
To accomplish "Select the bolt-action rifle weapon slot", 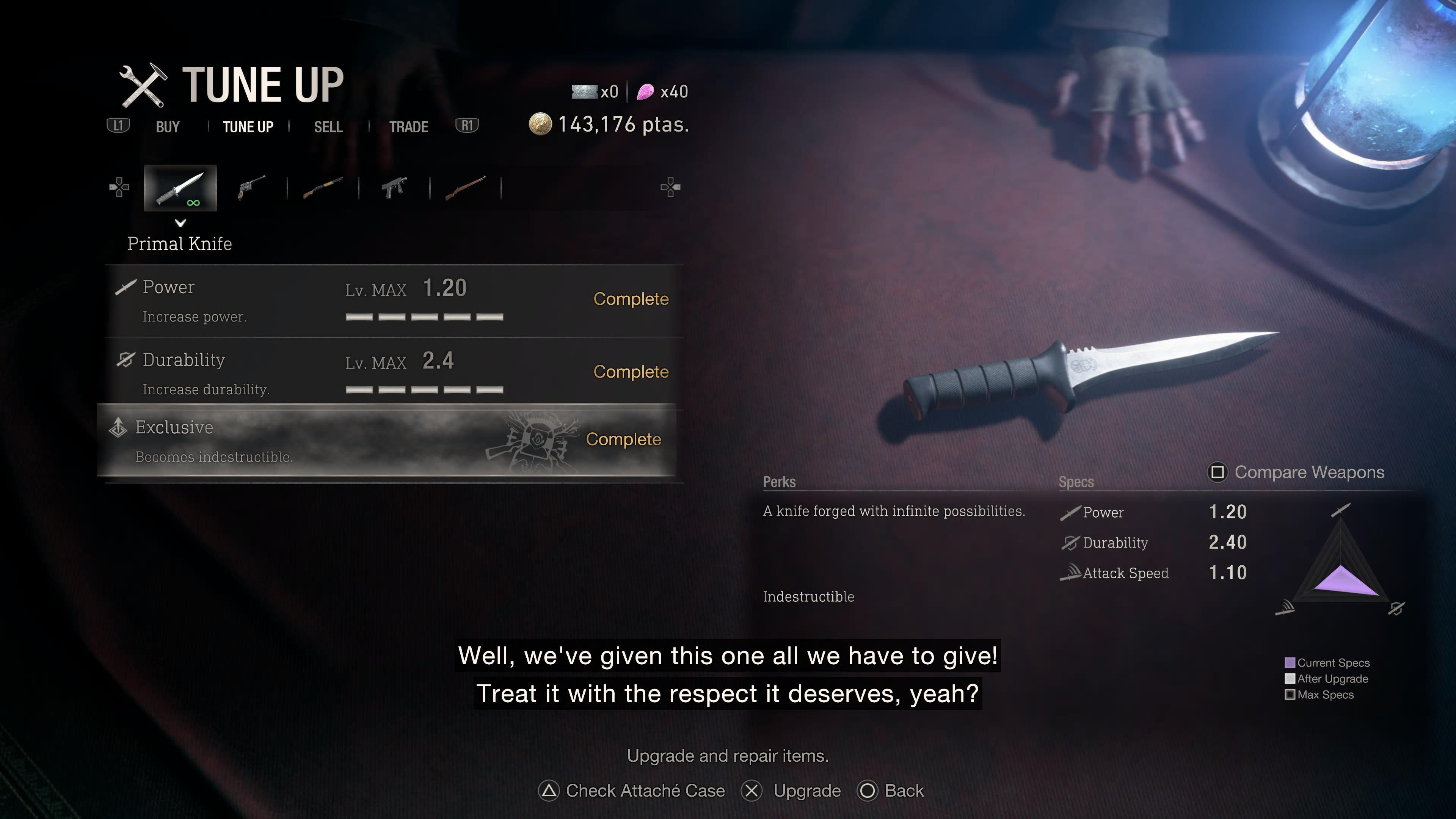I will pyautogui.click(x=465, y=187).
